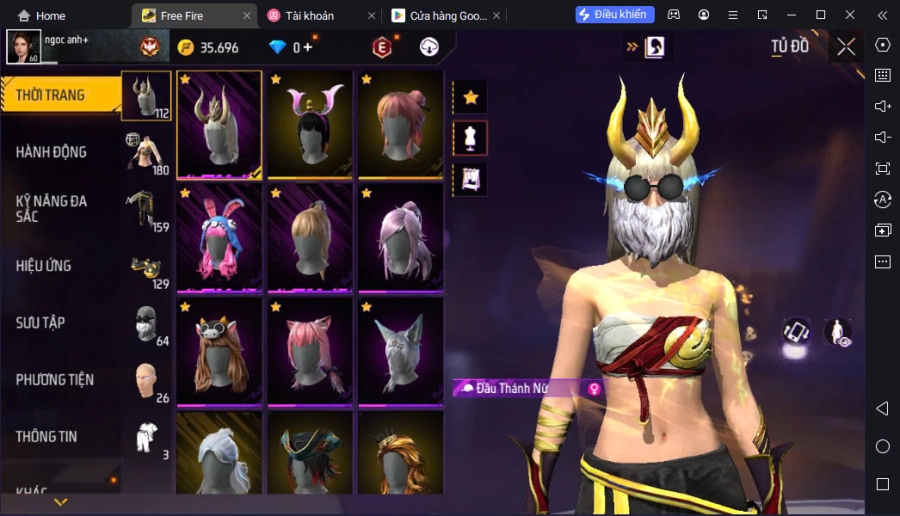This screenshot has height=516, width=900.
Task: Add gold coins from the 35.696 balance
Action: point(208,48)
